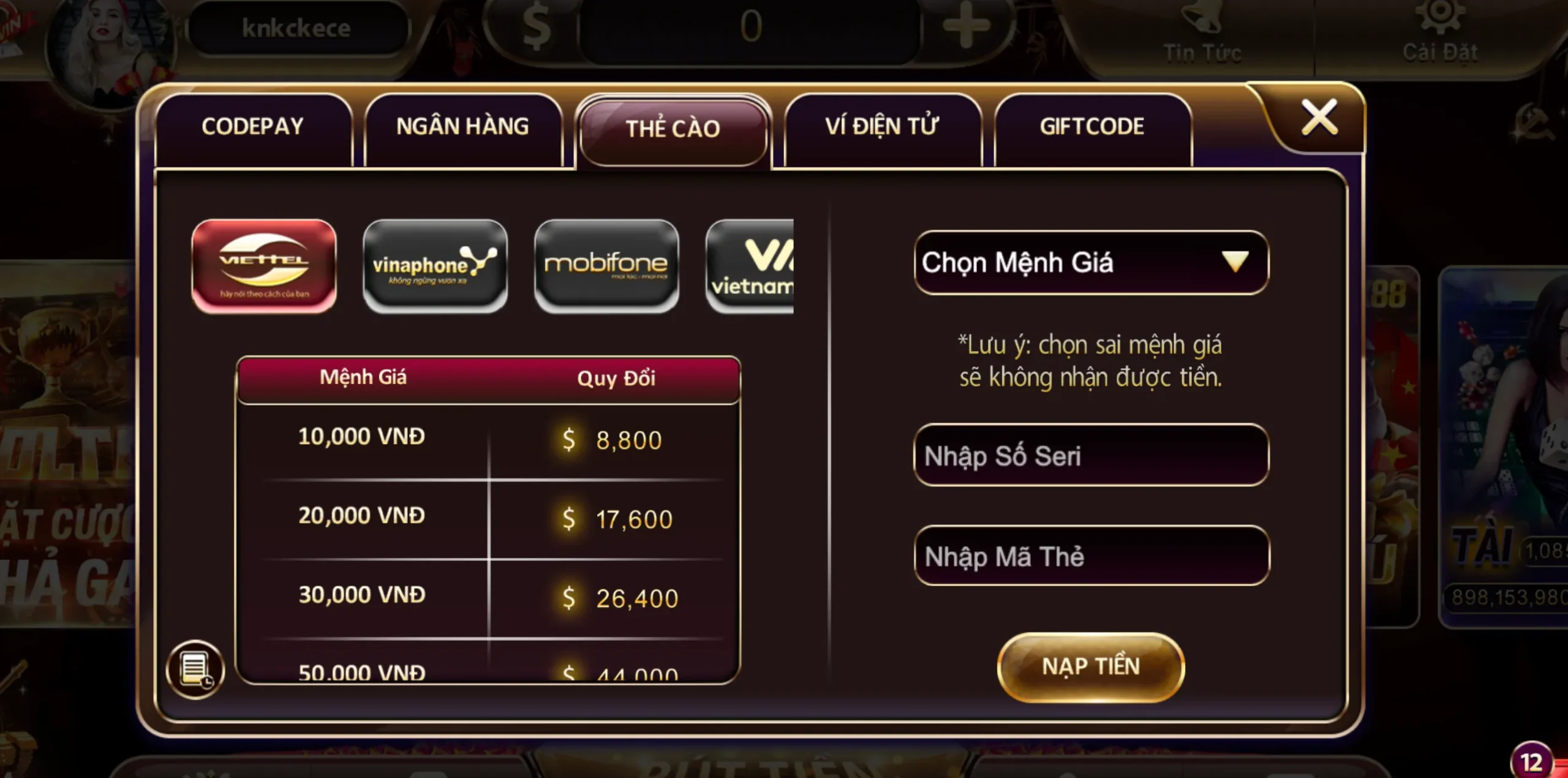Choose the Mobifone card option
Viewport: 1568px width, 778px height.
(x=606, y=265)
